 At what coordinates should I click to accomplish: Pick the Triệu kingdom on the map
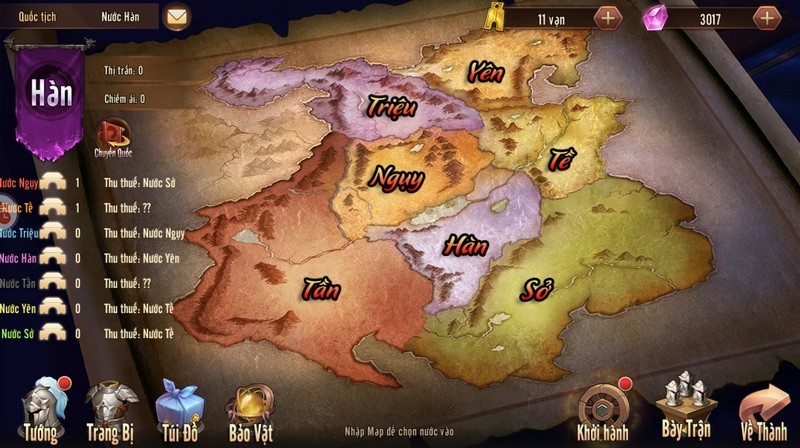coord(390,105)
